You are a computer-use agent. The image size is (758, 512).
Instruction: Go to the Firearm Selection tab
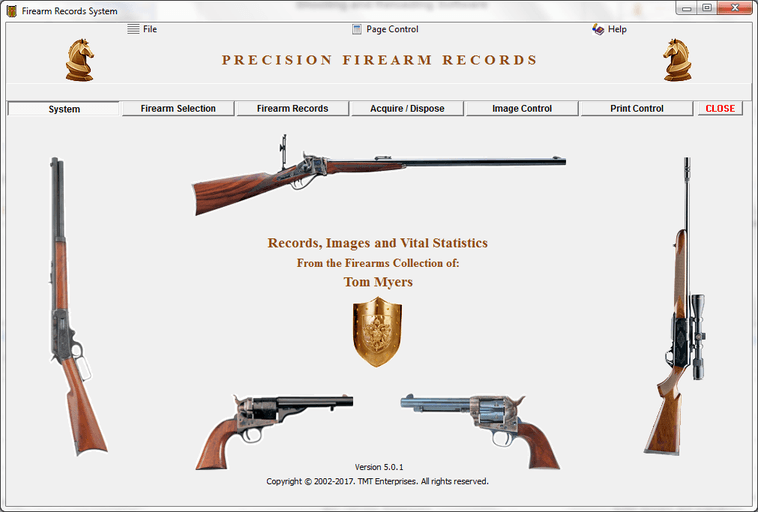pos(178,109)
